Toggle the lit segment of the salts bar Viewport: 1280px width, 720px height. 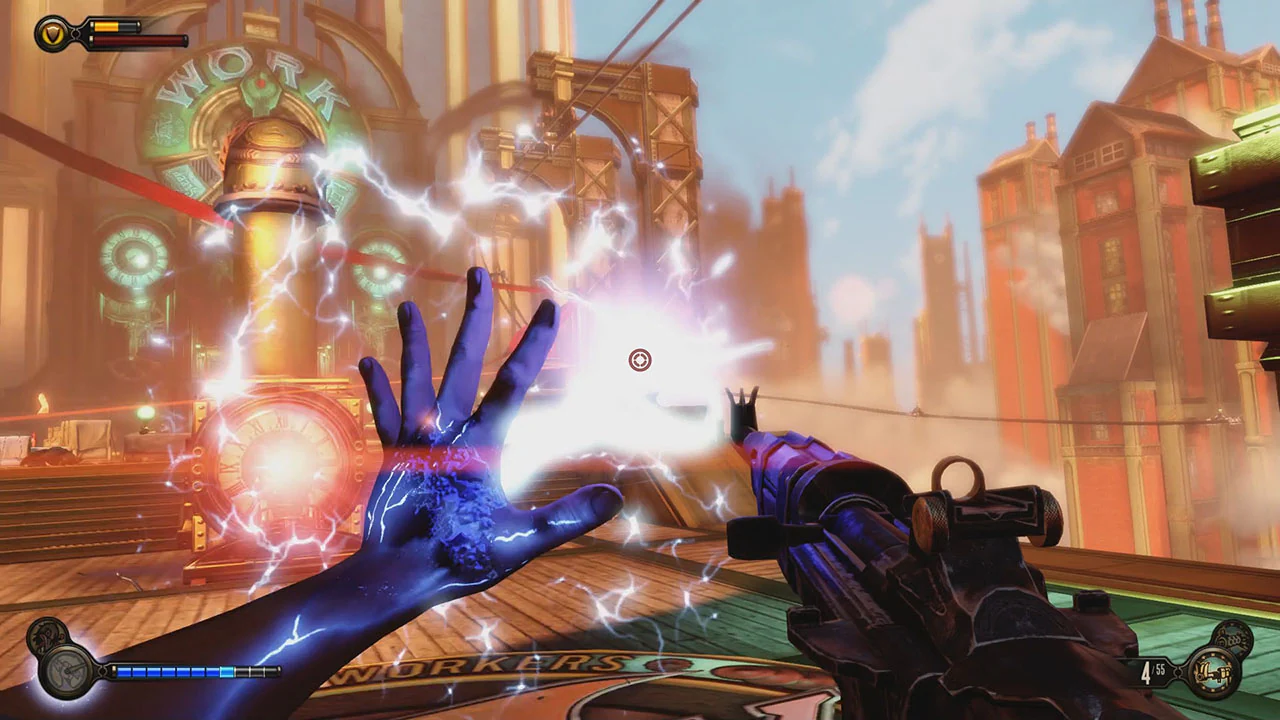[226, 671]
